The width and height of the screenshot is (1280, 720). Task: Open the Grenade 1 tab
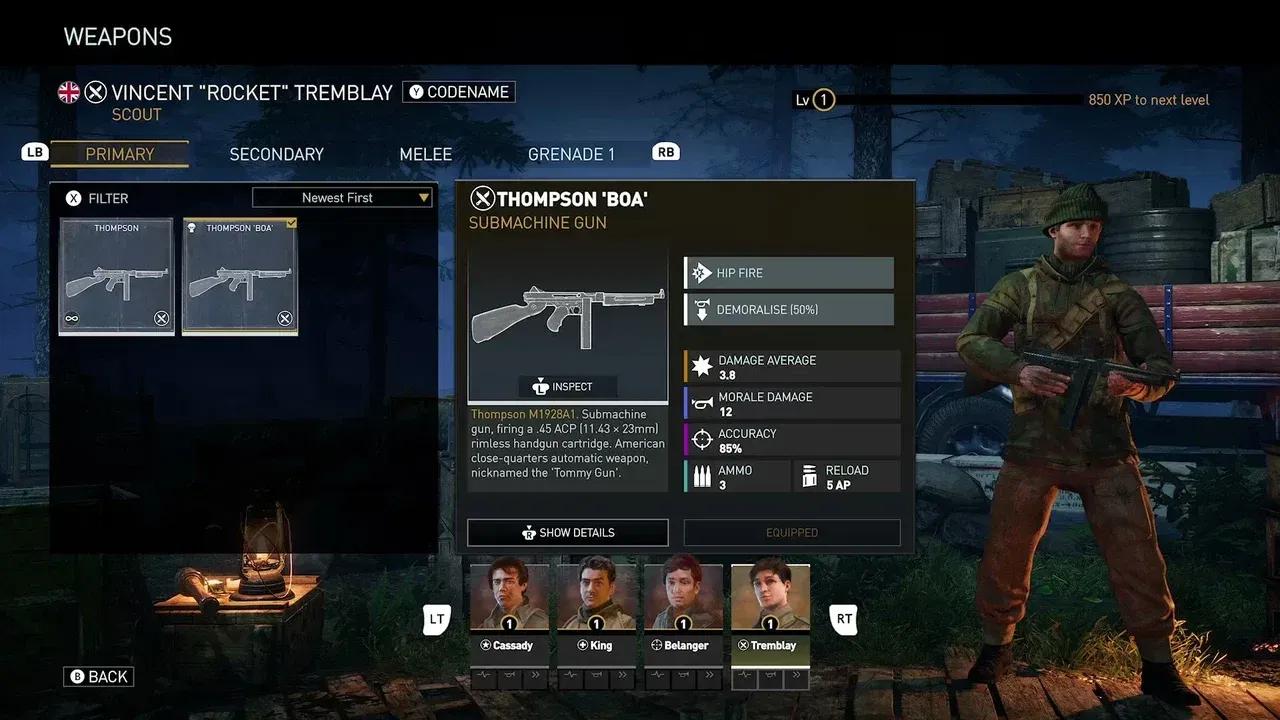click(571, 154)
